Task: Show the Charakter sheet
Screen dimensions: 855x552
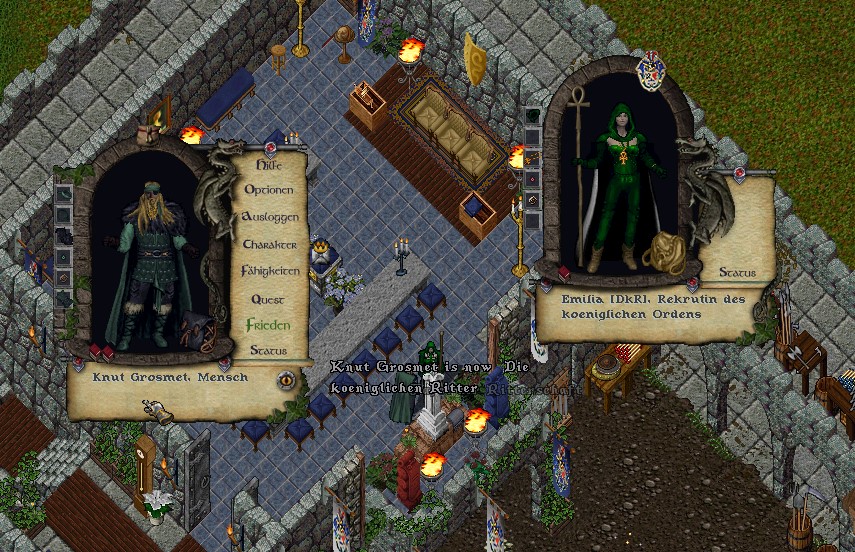Action: coord(269,244)
